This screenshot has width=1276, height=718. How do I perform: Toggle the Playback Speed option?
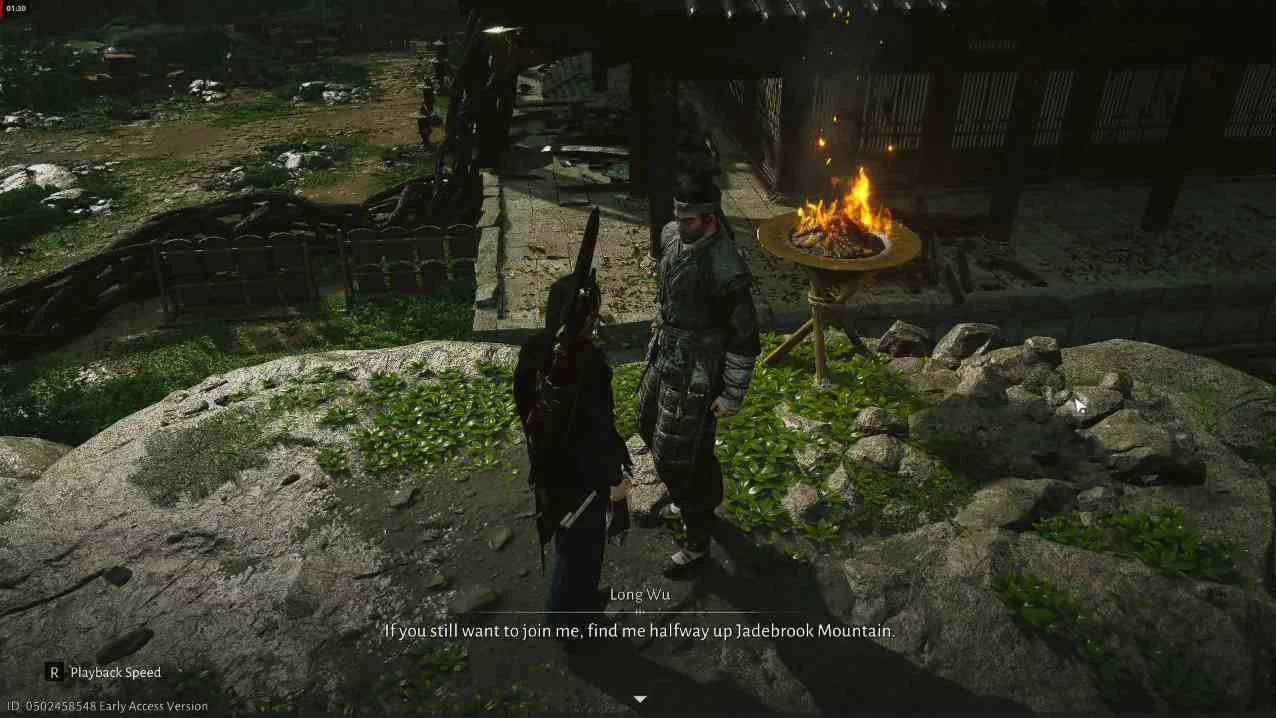click(103, 672)
